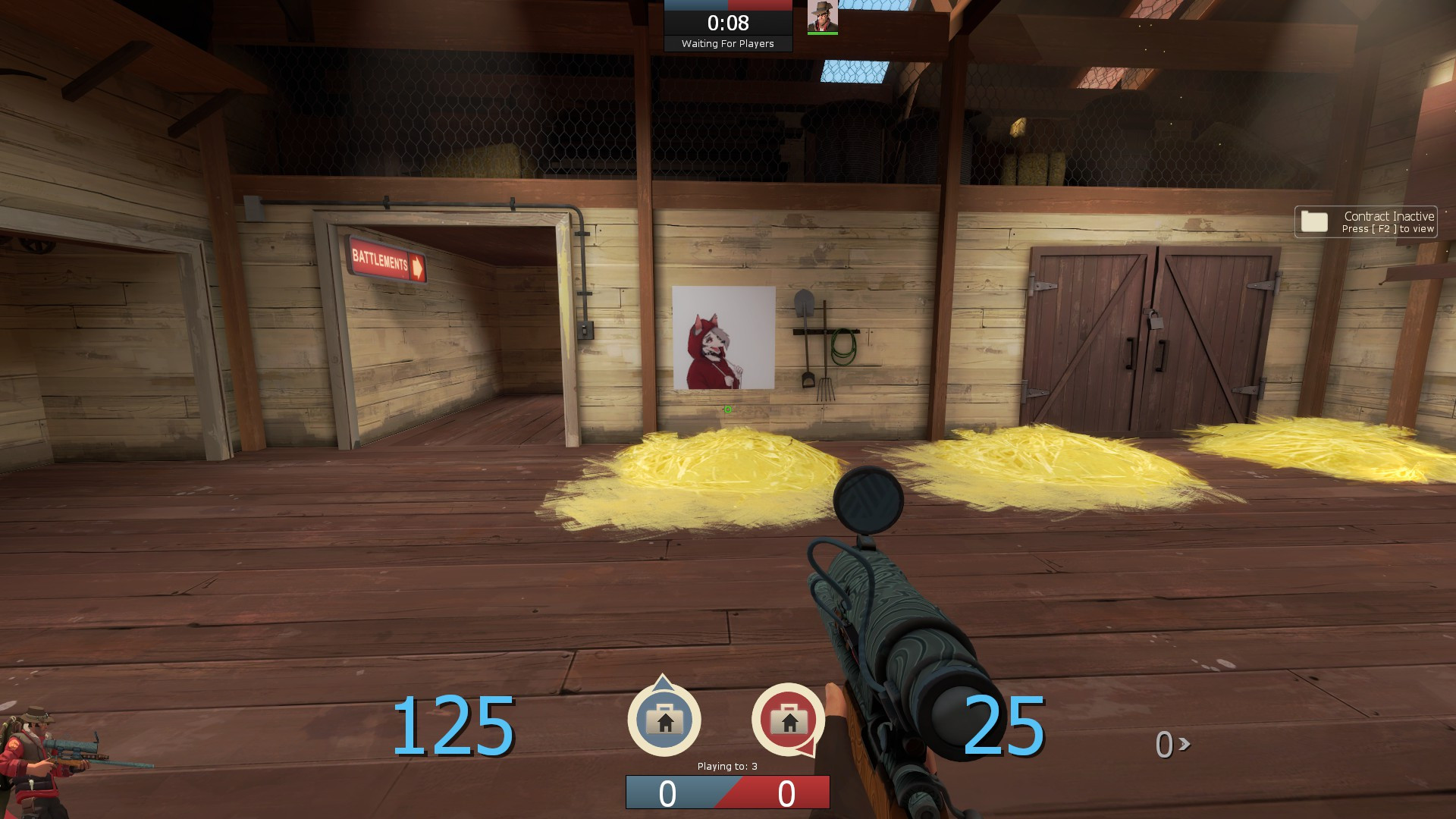
Task: Click the blue team home briefcase icon
Action: click(x=664, y=720)
